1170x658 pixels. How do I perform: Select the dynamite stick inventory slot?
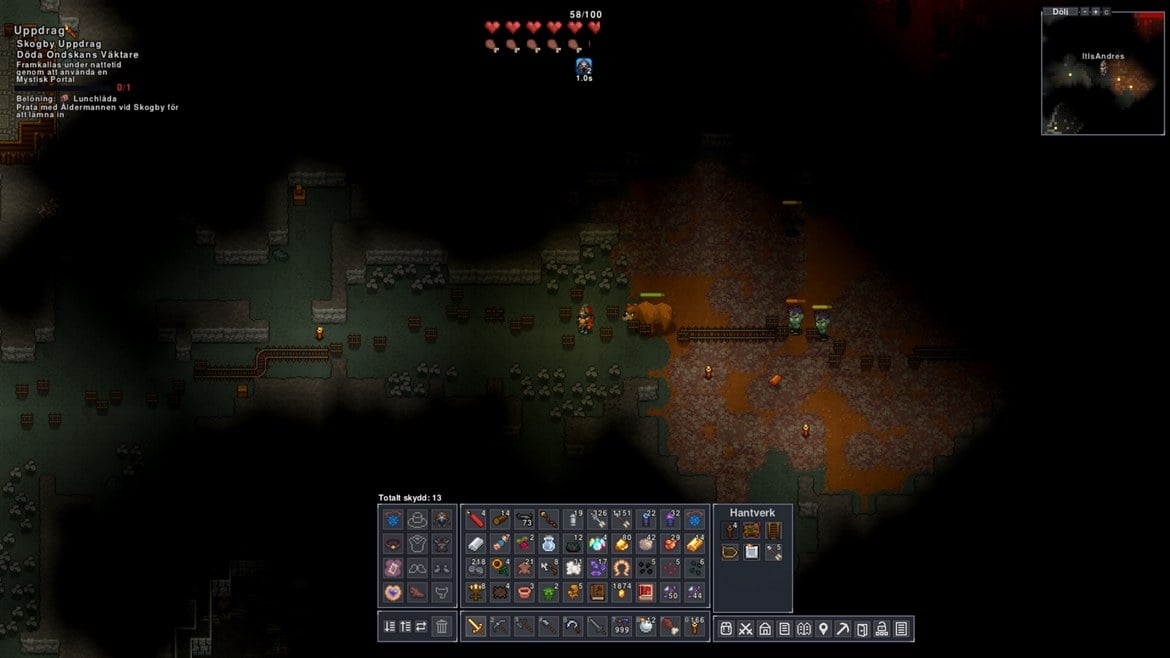pos(475,520)
